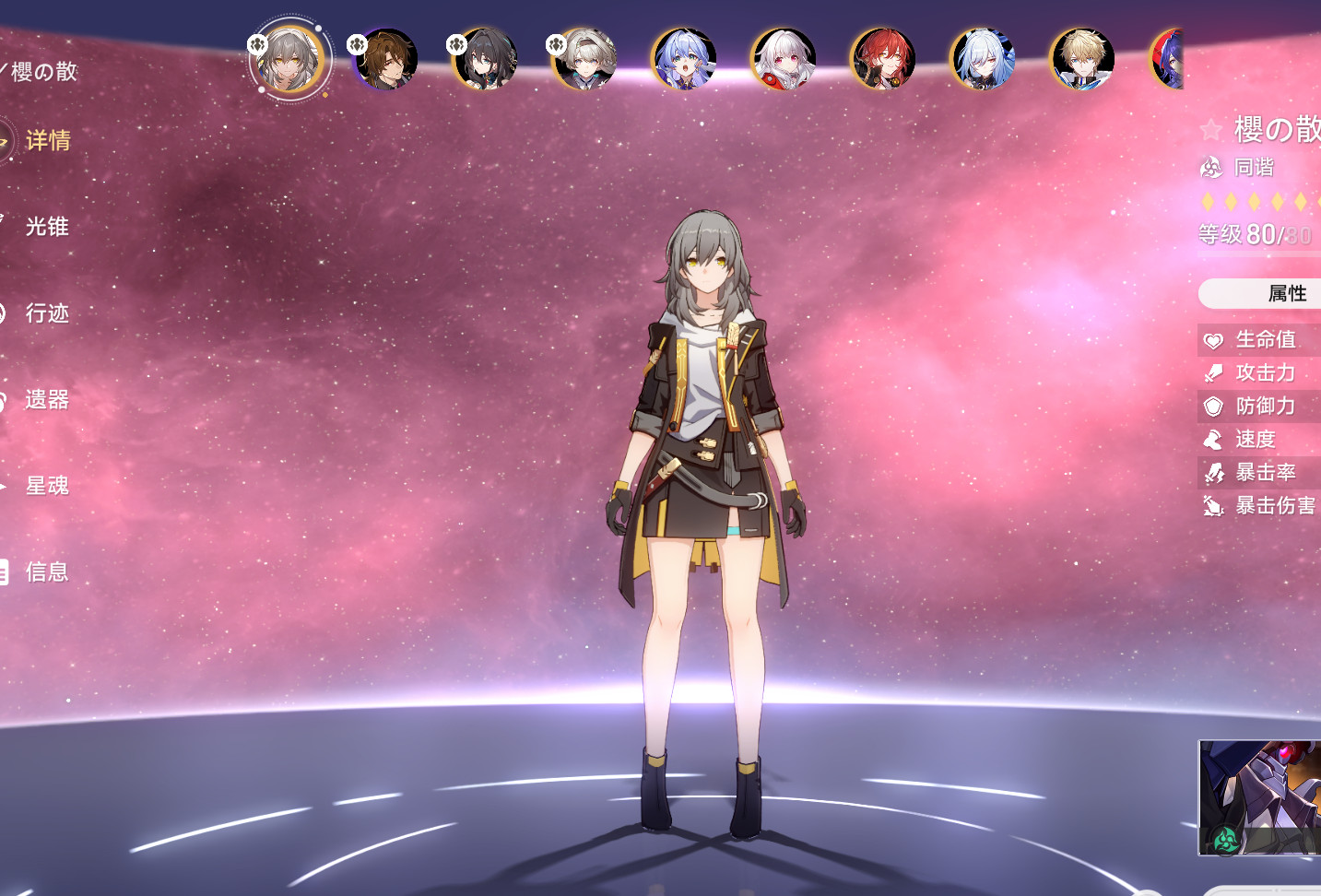1321x896 pixels.
Task: Select the currently highlighted Trailblazer avatar
Action: (x=290, y=58)
